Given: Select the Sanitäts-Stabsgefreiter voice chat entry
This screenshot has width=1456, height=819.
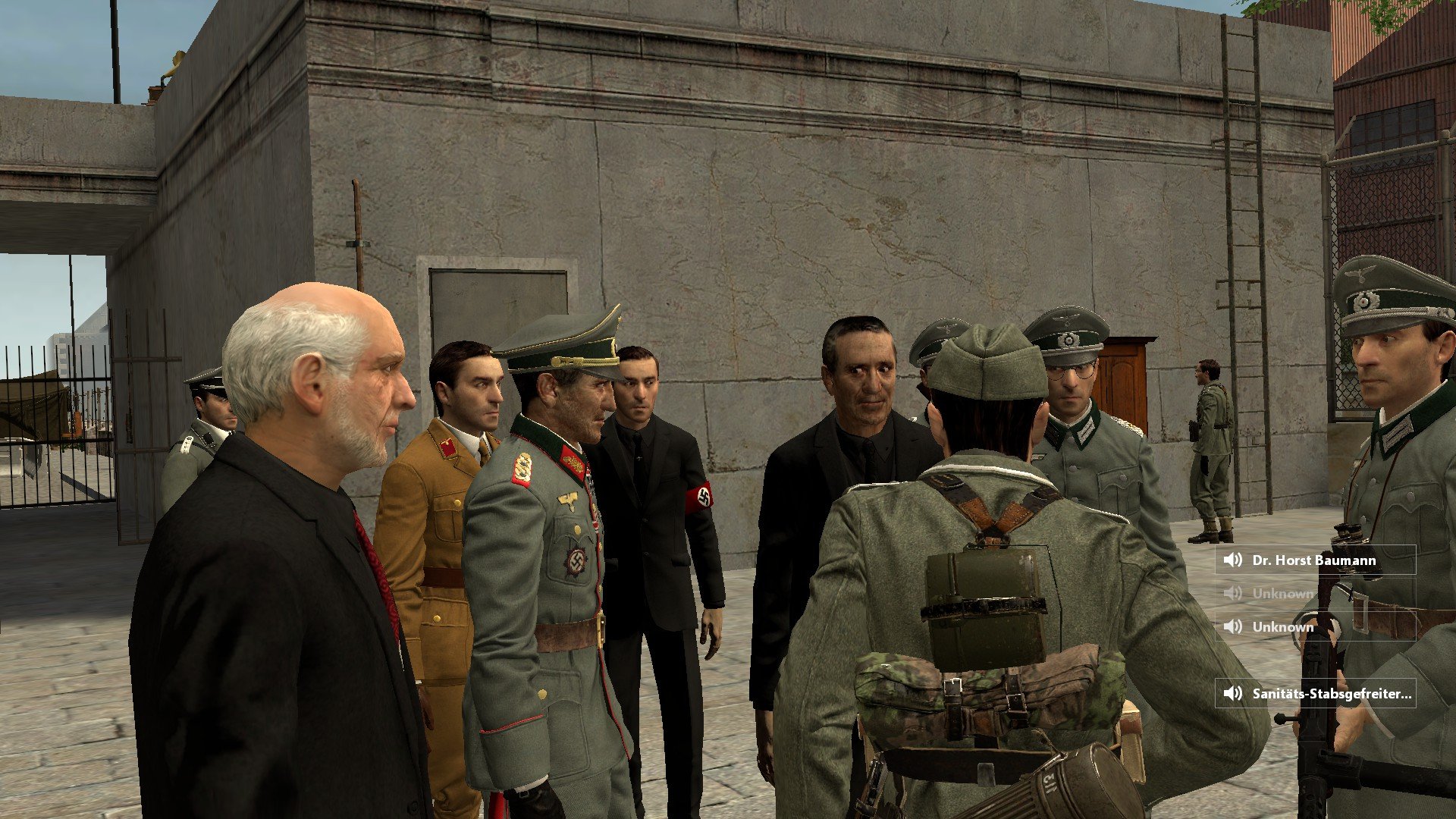Looking at the screenshot, I should pyautogui.click(x=1316, y=693).
